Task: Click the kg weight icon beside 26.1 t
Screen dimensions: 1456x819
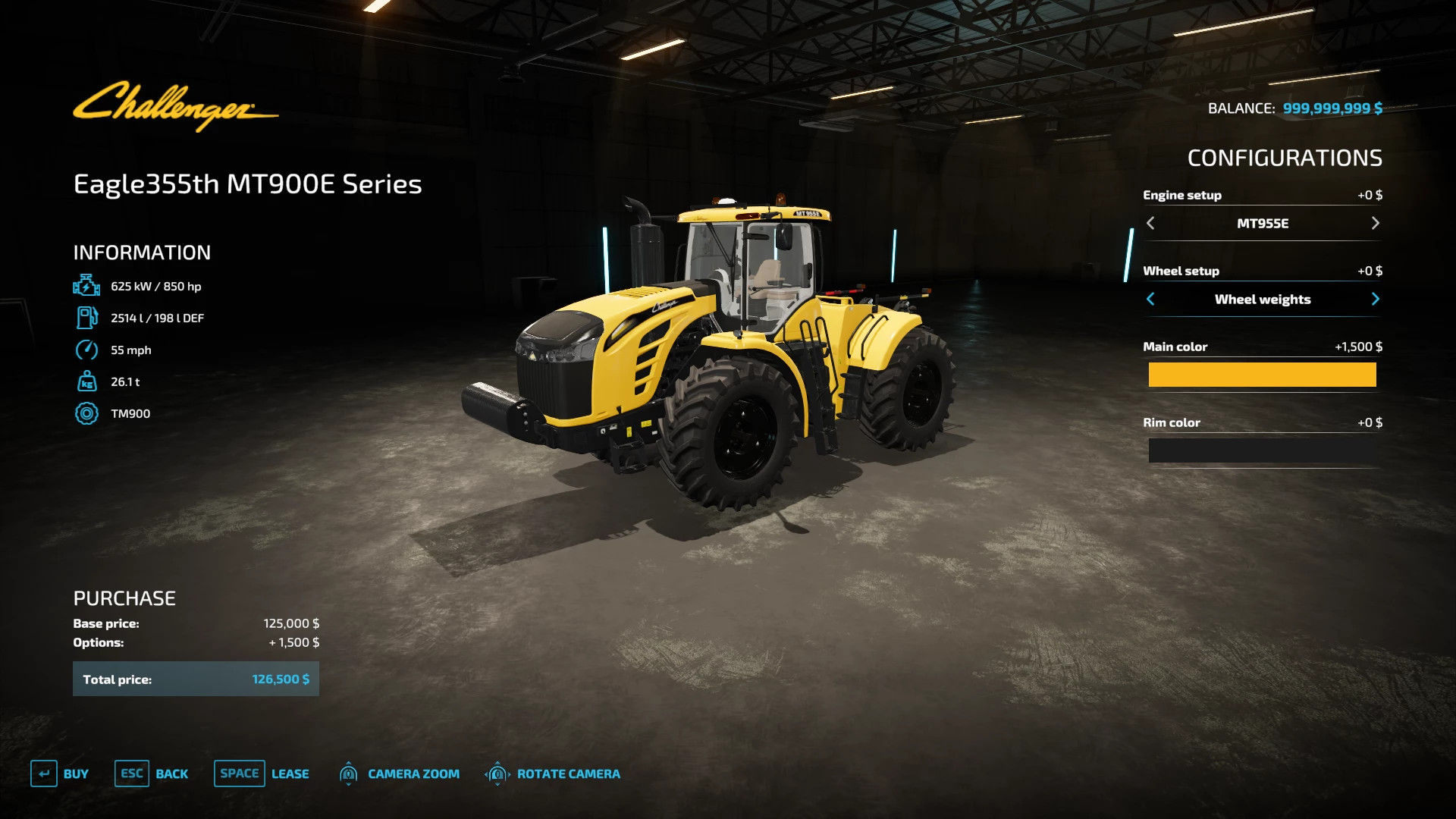Action: (87, 381)
